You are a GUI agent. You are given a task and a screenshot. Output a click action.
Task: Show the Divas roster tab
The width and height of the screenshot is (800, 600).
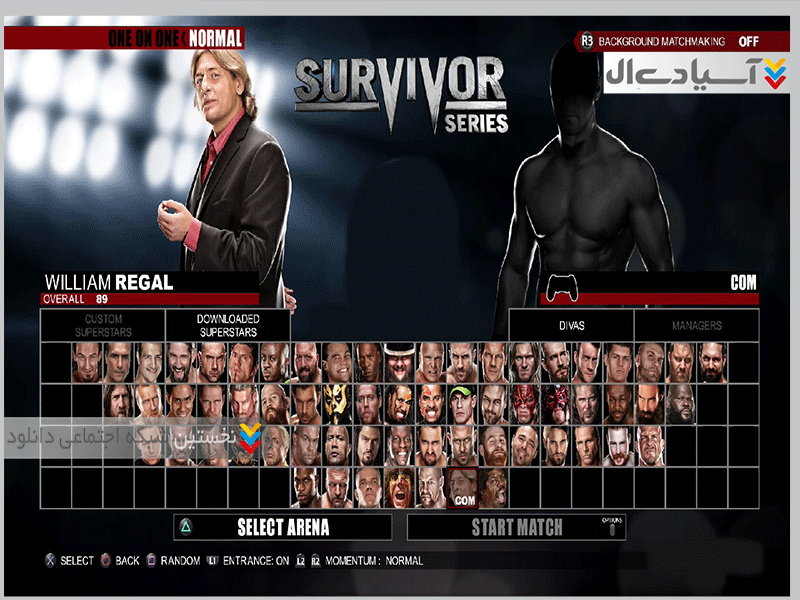click(571, 325)
